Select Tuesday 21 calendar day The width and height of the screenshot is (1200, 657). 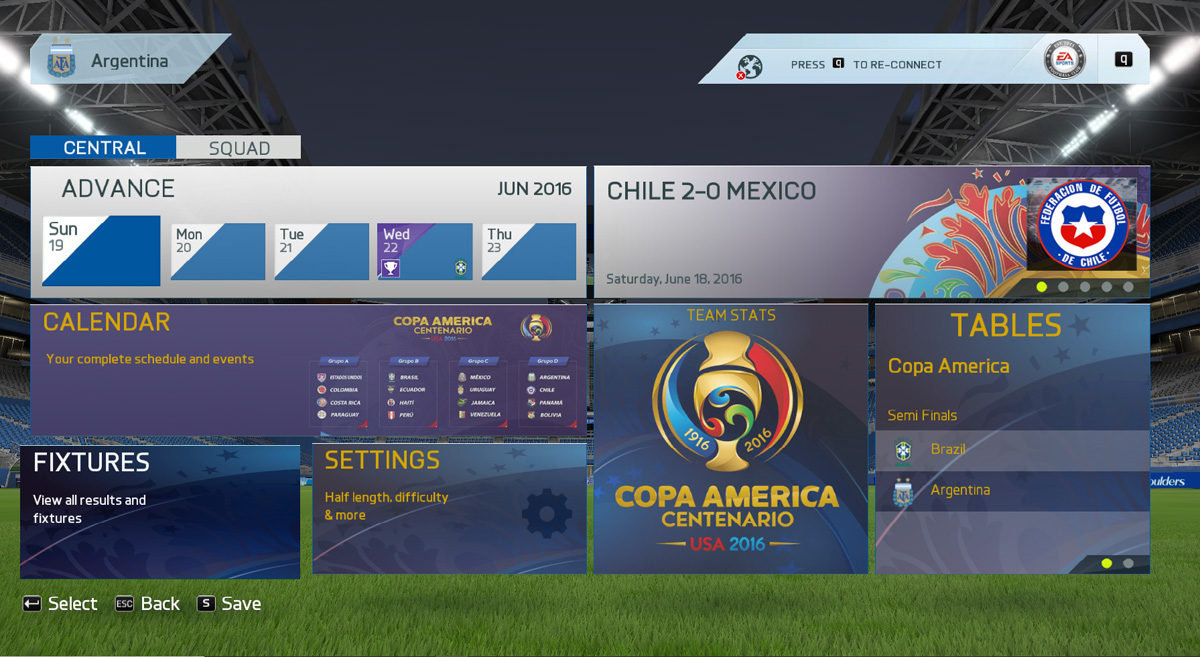pyautogui.click(x=321, y=251)
